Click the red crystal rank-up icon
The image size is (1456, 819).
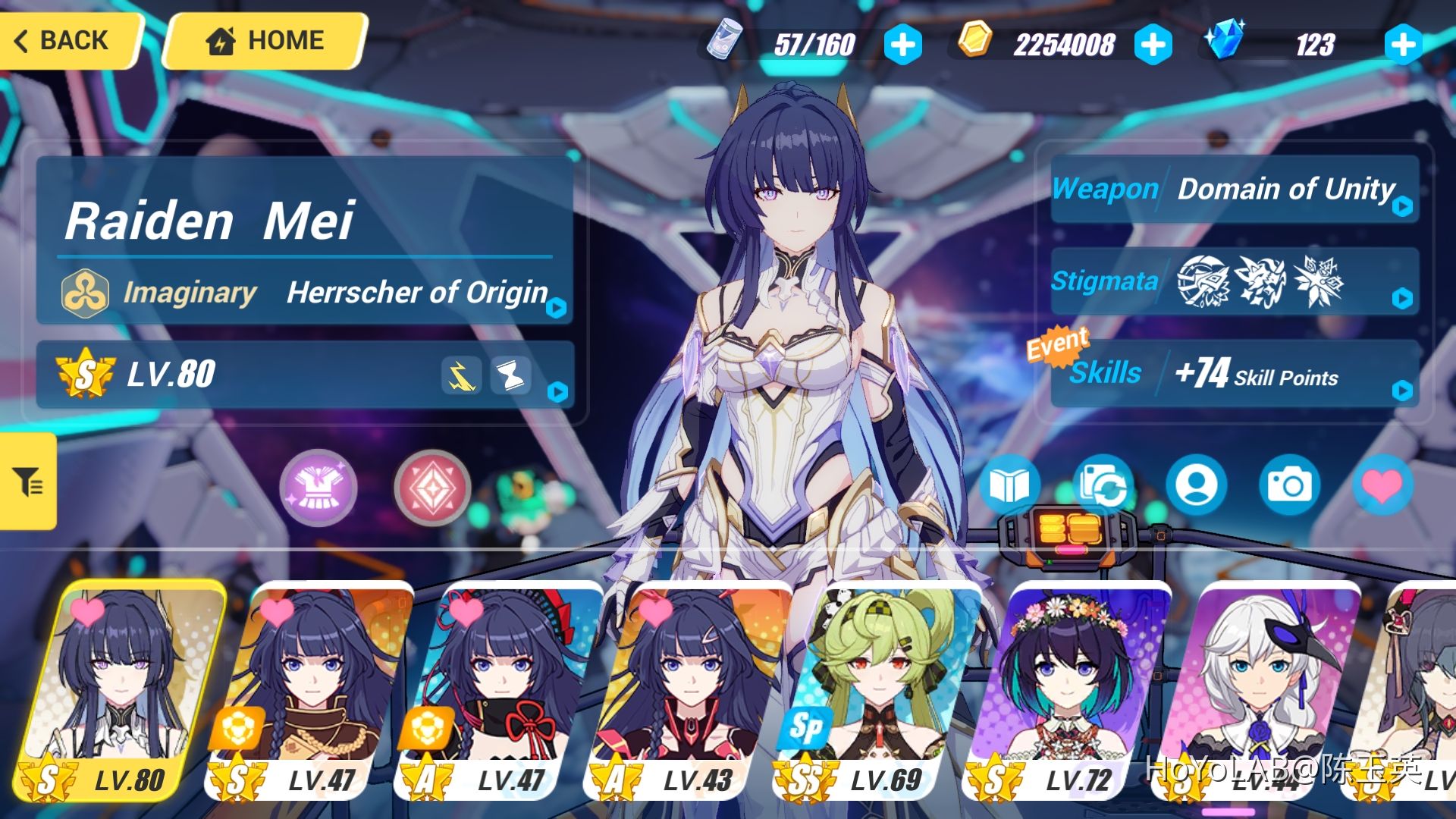433,488
